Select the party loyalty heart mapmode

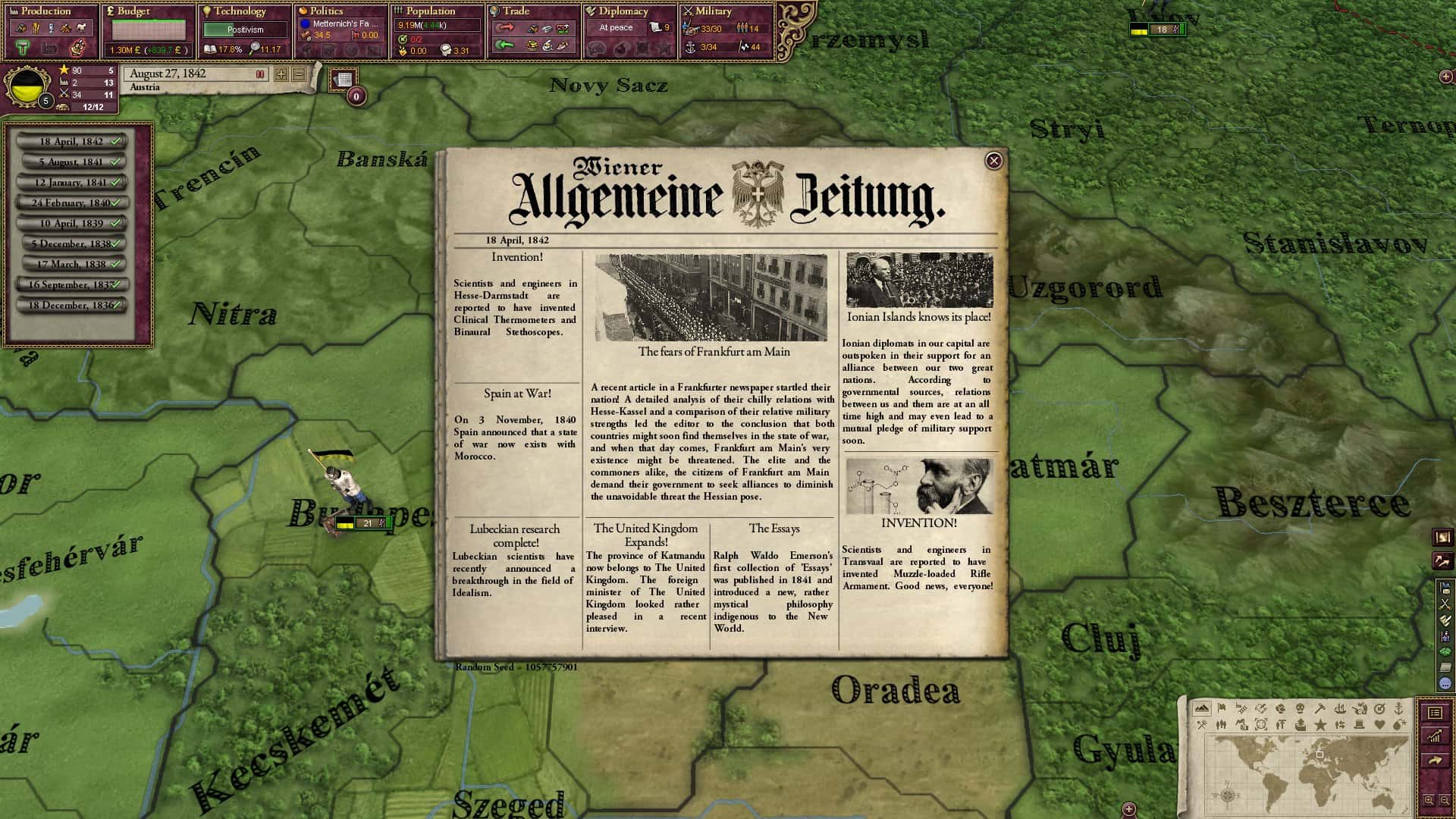tap(1380, 725)
